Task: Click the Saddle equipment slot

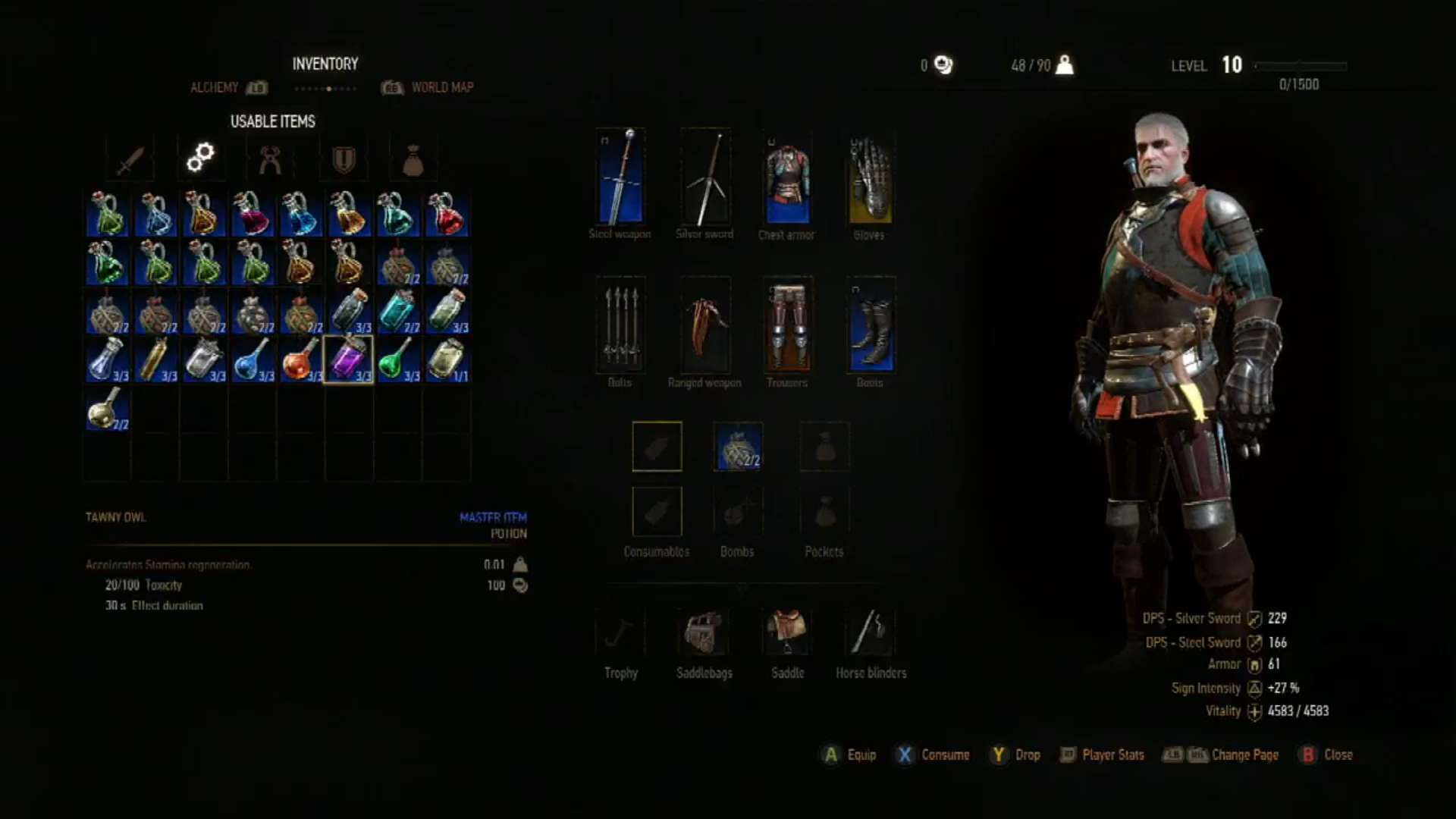Action: click(787, 633)
